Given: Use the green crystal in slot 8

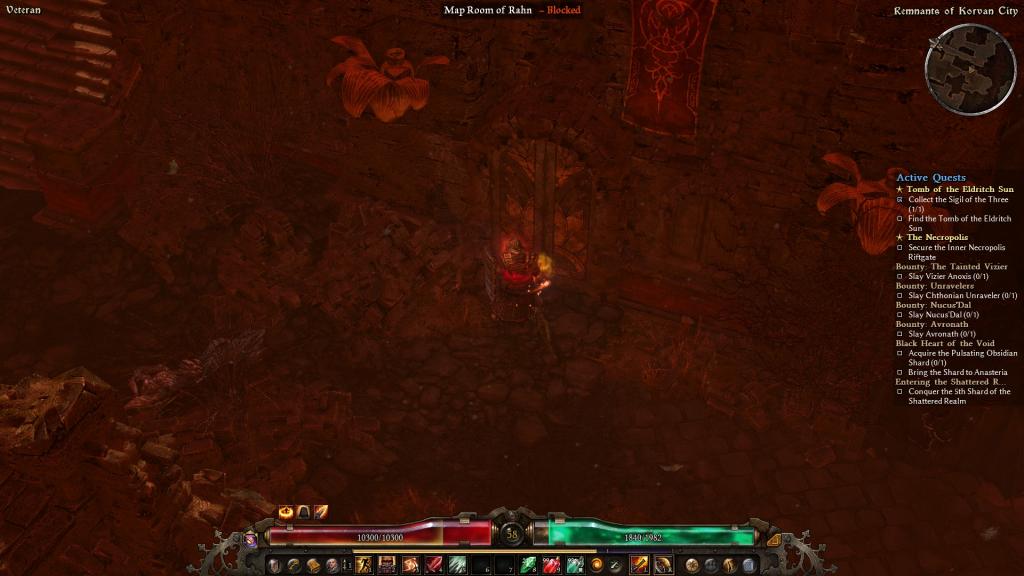Looking at the screenshot, I should (x=528, y=565).
